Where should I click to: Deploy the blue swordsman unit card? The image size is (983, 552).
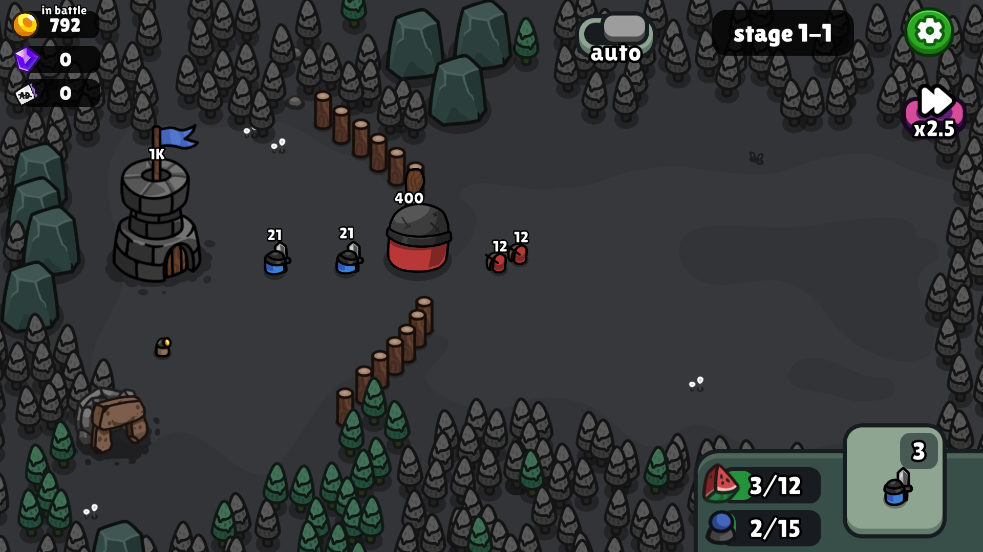point(894,482)
